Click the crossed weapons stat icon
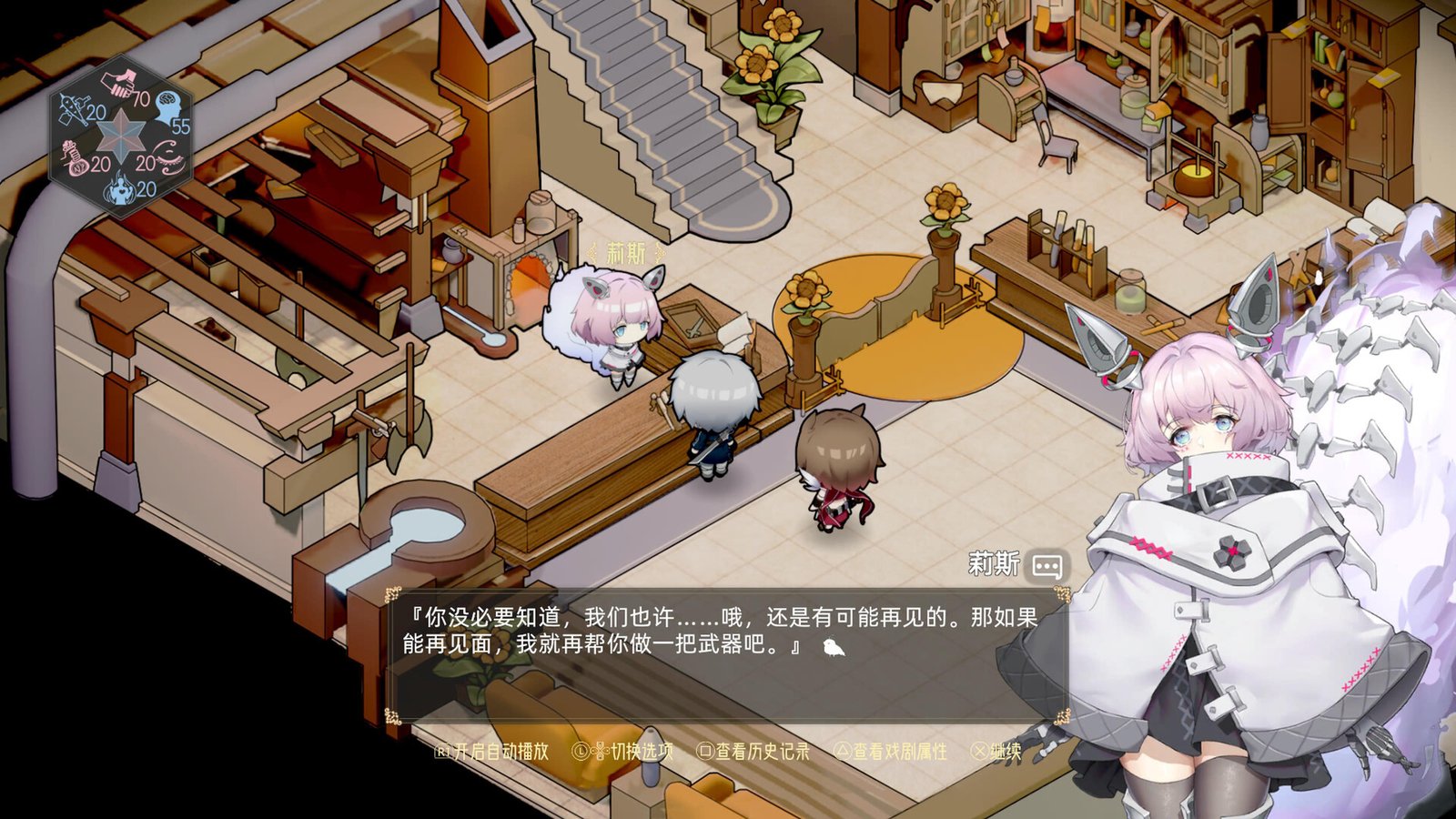Image resolution: width=1456 pixels, height=819 pixels. (74, 107)
